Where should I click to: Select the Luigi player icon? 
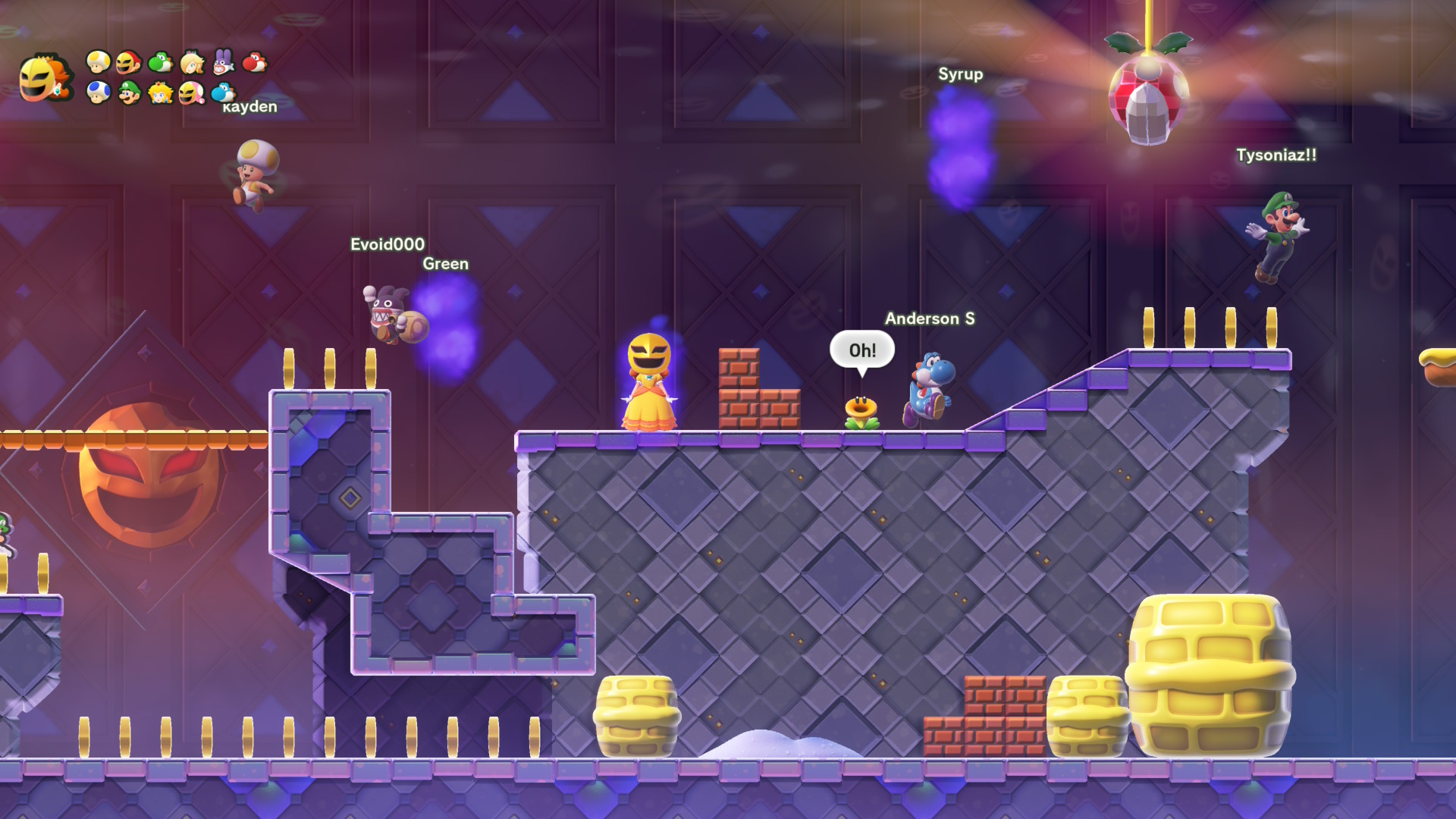point(130,93)
